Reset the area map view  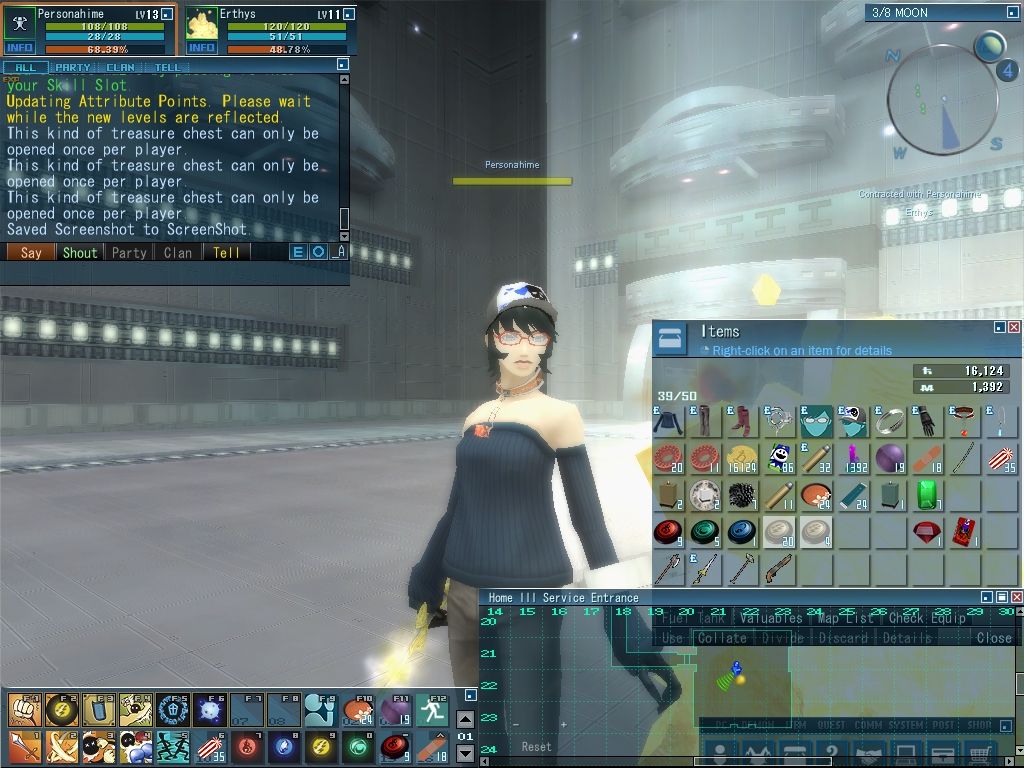[x=536, y=746]
